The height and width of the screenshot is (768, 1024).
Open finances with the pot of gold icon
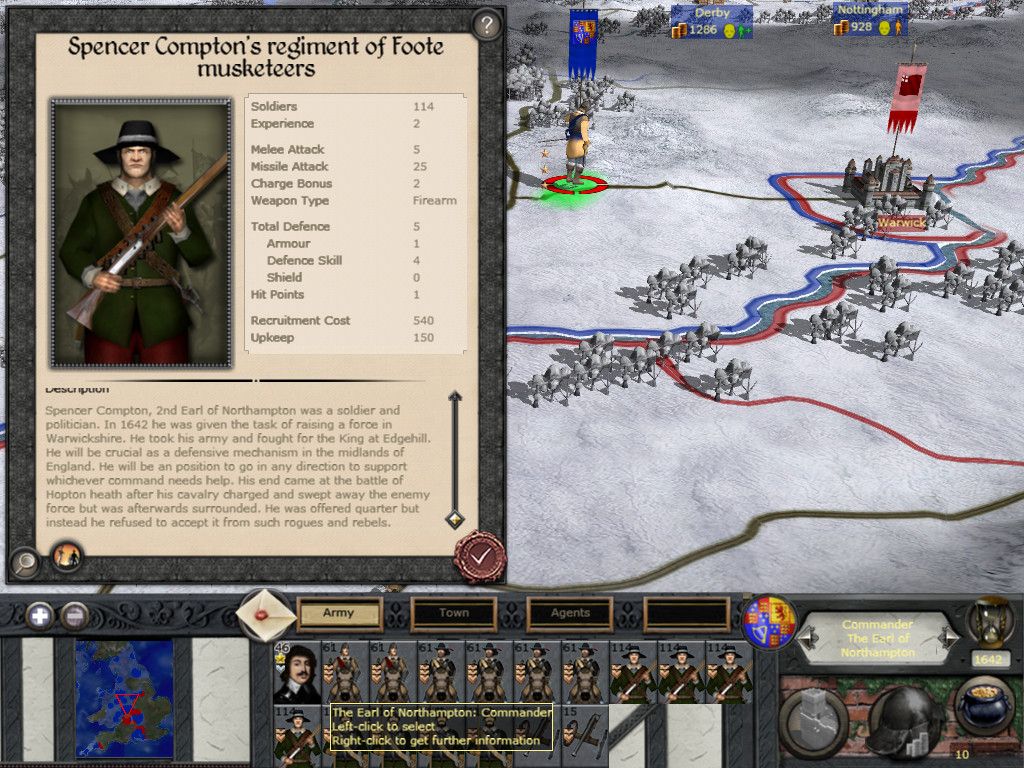click(x=984, y=708)
